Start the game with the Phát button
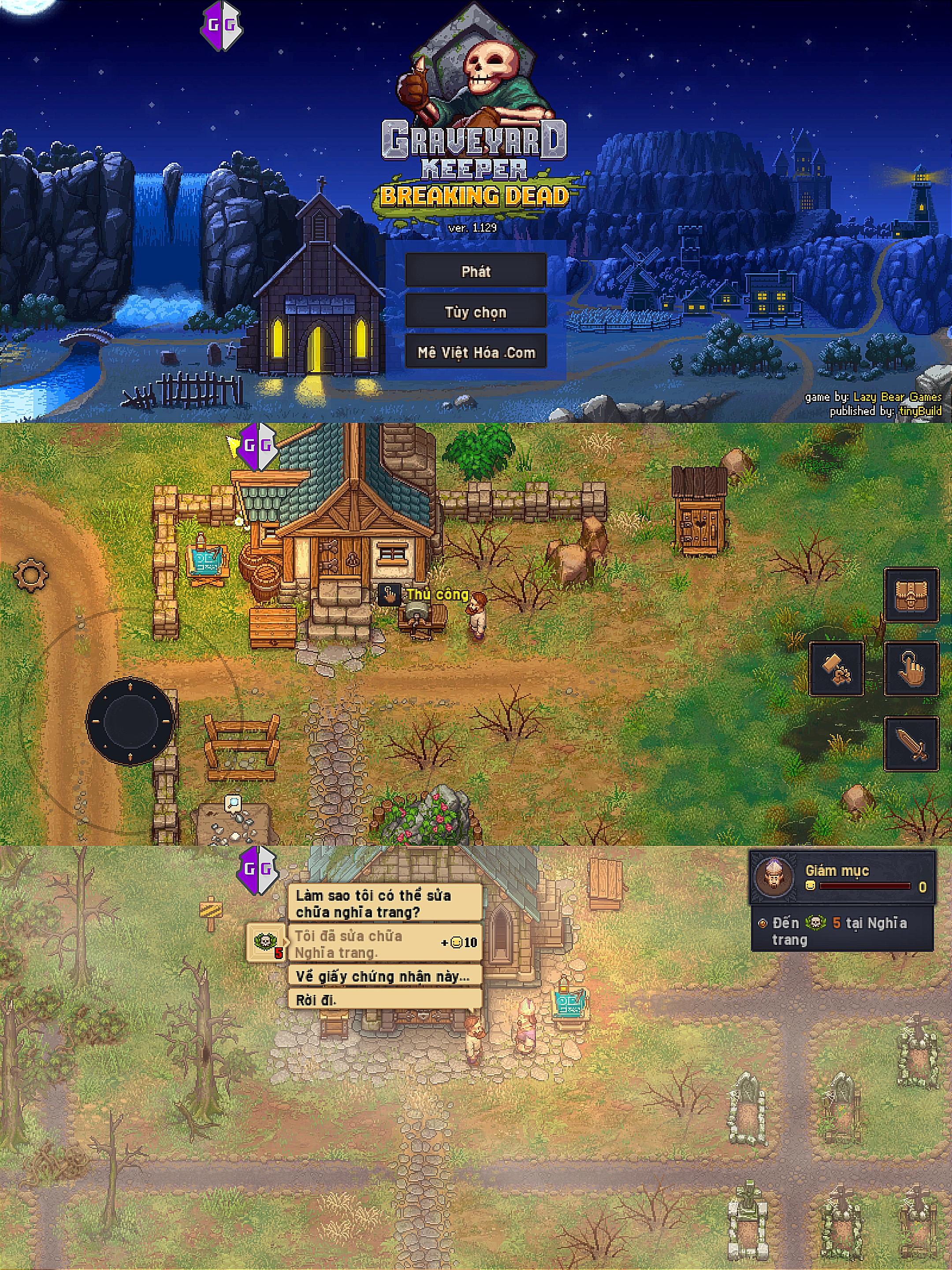Screen dimensions: 952x1270 click(x=476, y=271)
